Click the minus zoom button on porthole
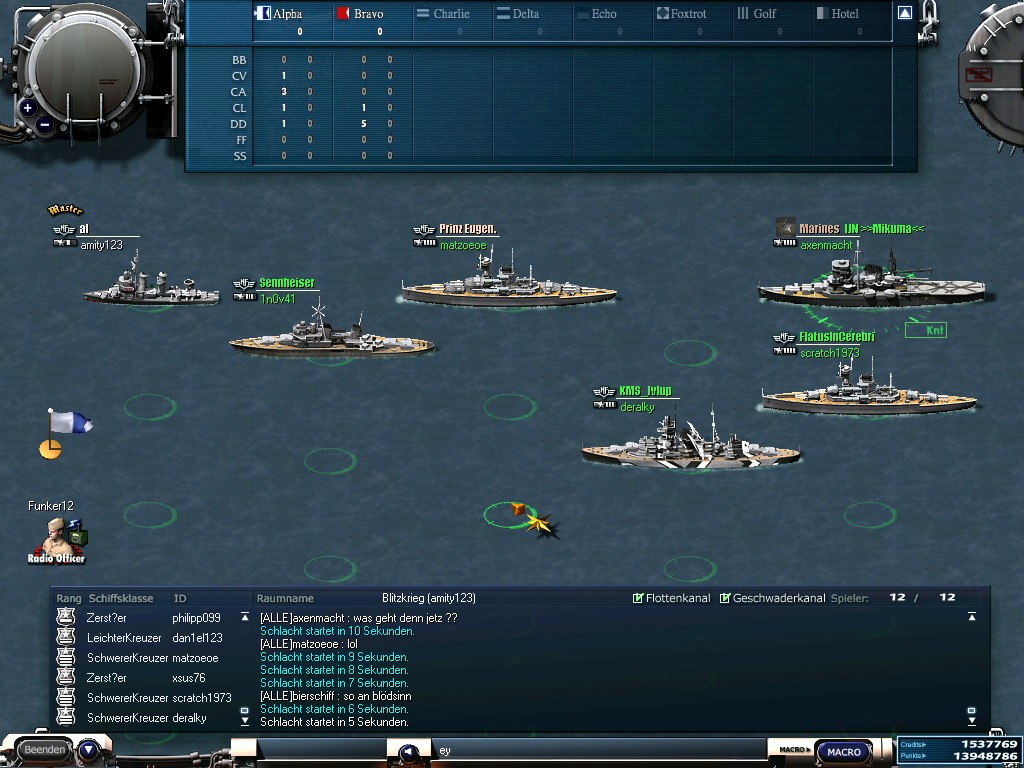1024x768 pixels. coord(45,125)
